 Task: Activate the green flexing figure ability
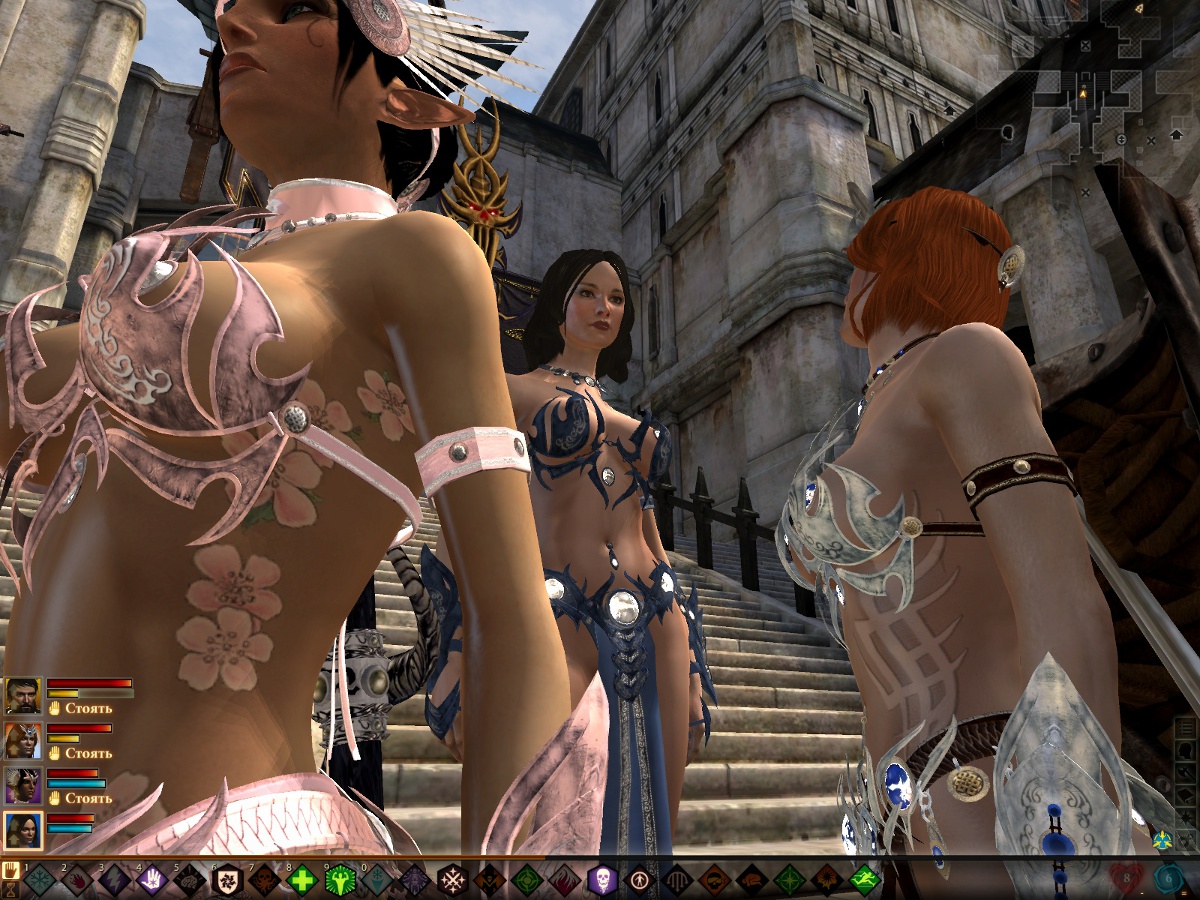tap(340, 880)
